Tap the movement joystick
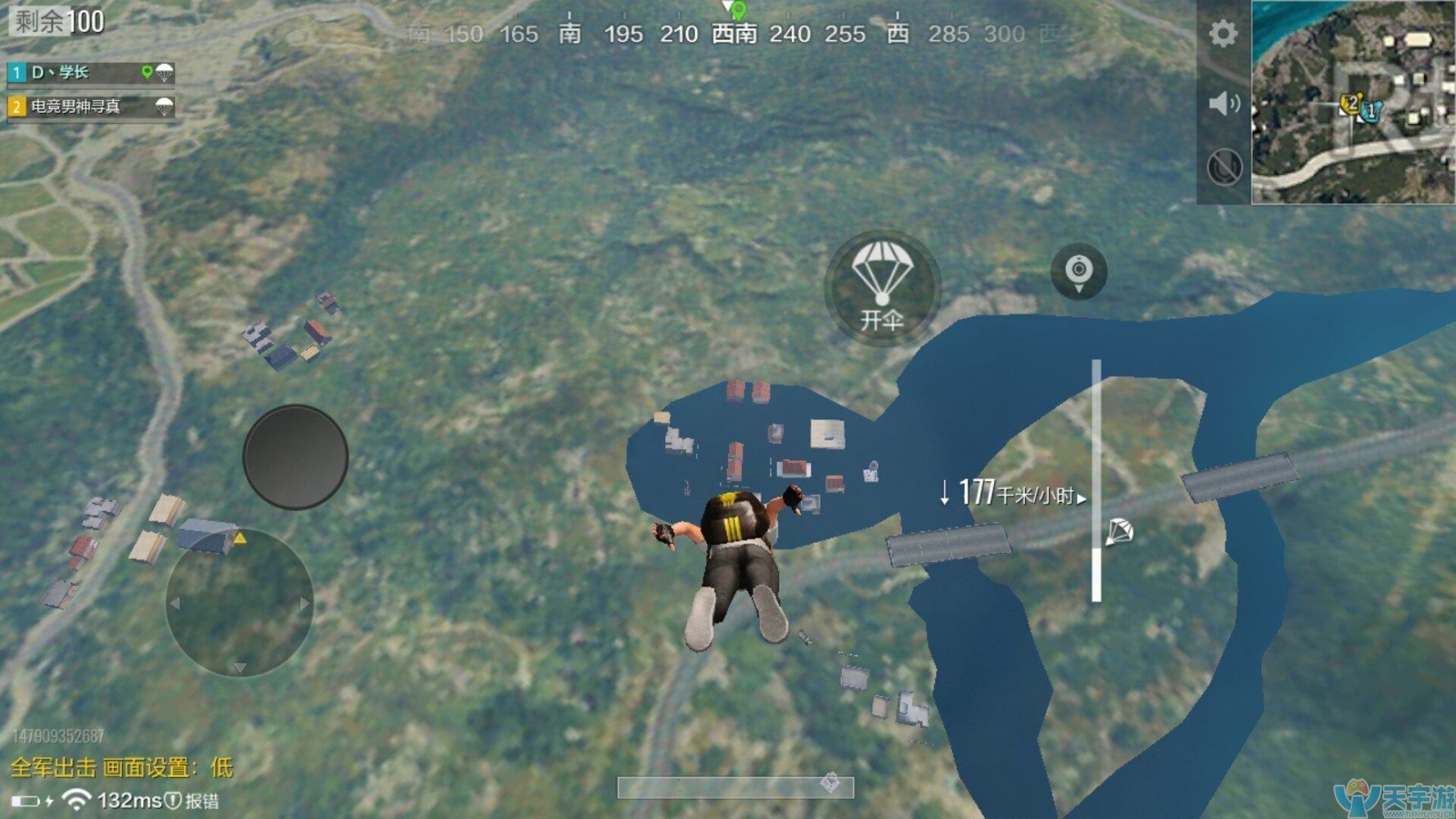Image resolution: width=1456 pixels, height=819 pixels. tap(296, 457)
